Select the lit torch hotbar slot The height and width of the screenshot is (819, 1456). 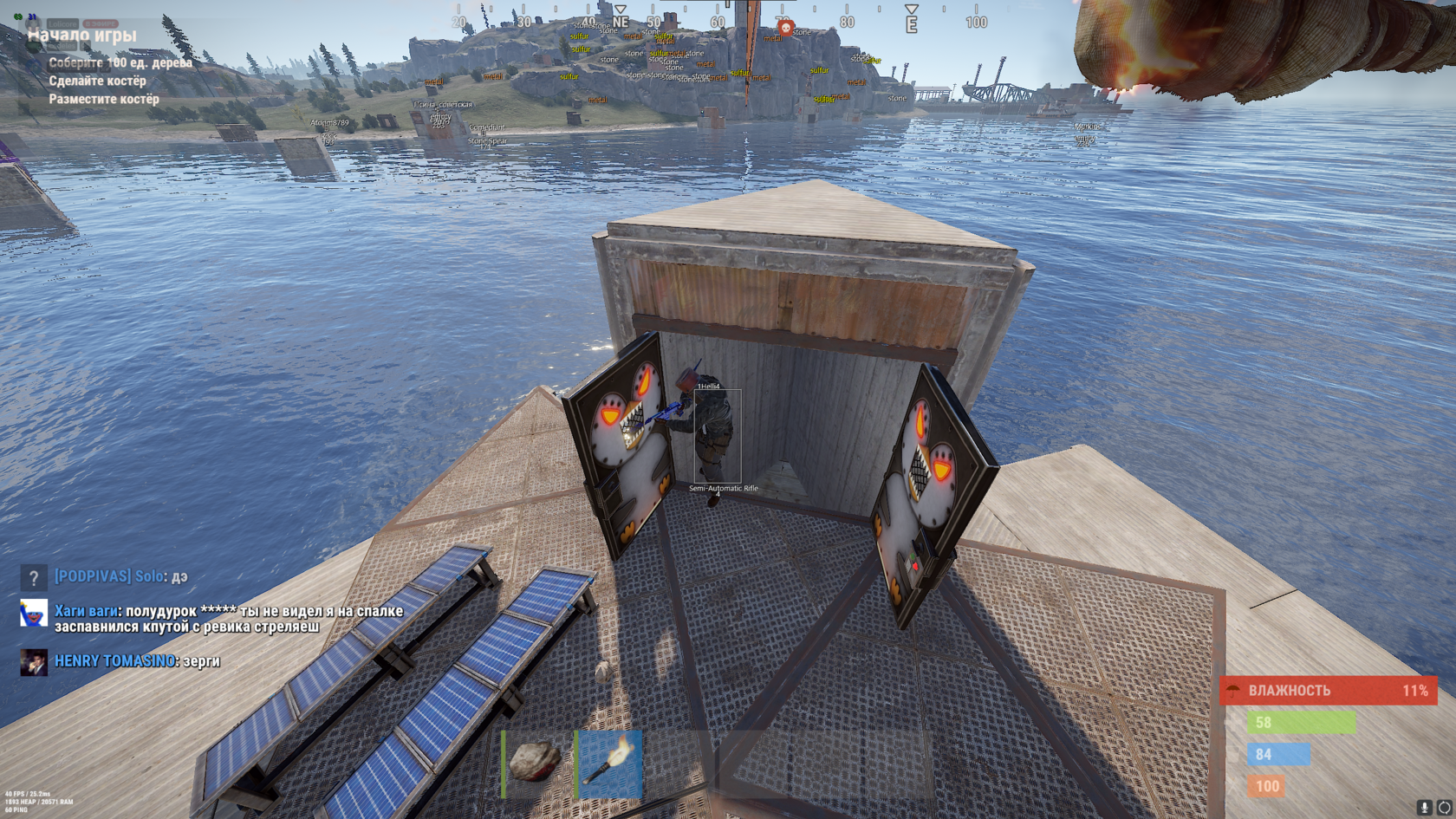point(610,763)
